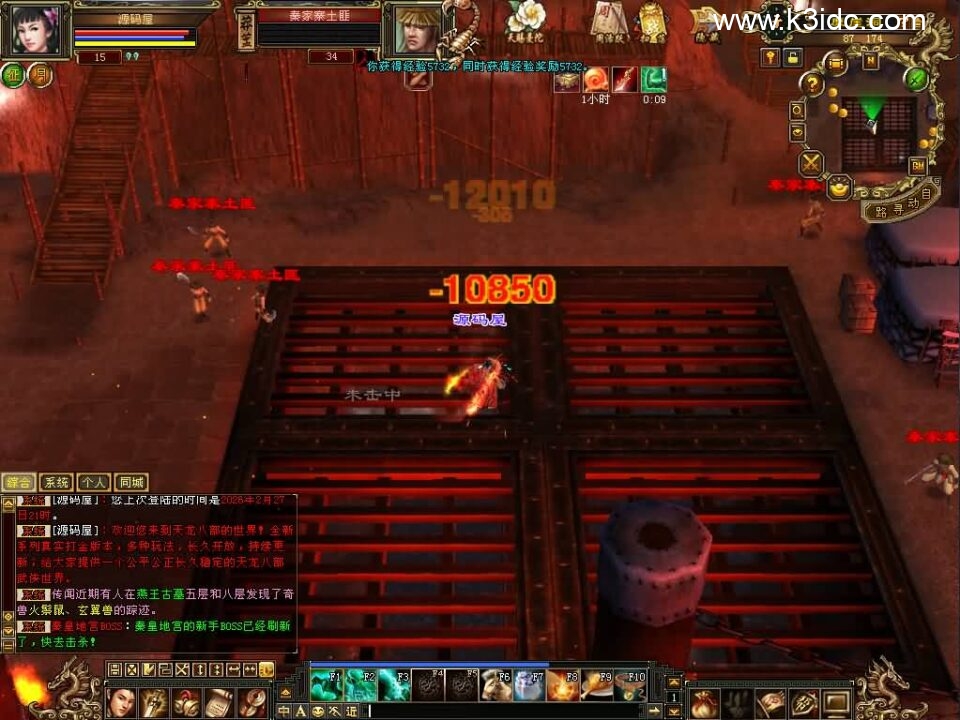Switch to the 同城 chat tab

[131, 482]
